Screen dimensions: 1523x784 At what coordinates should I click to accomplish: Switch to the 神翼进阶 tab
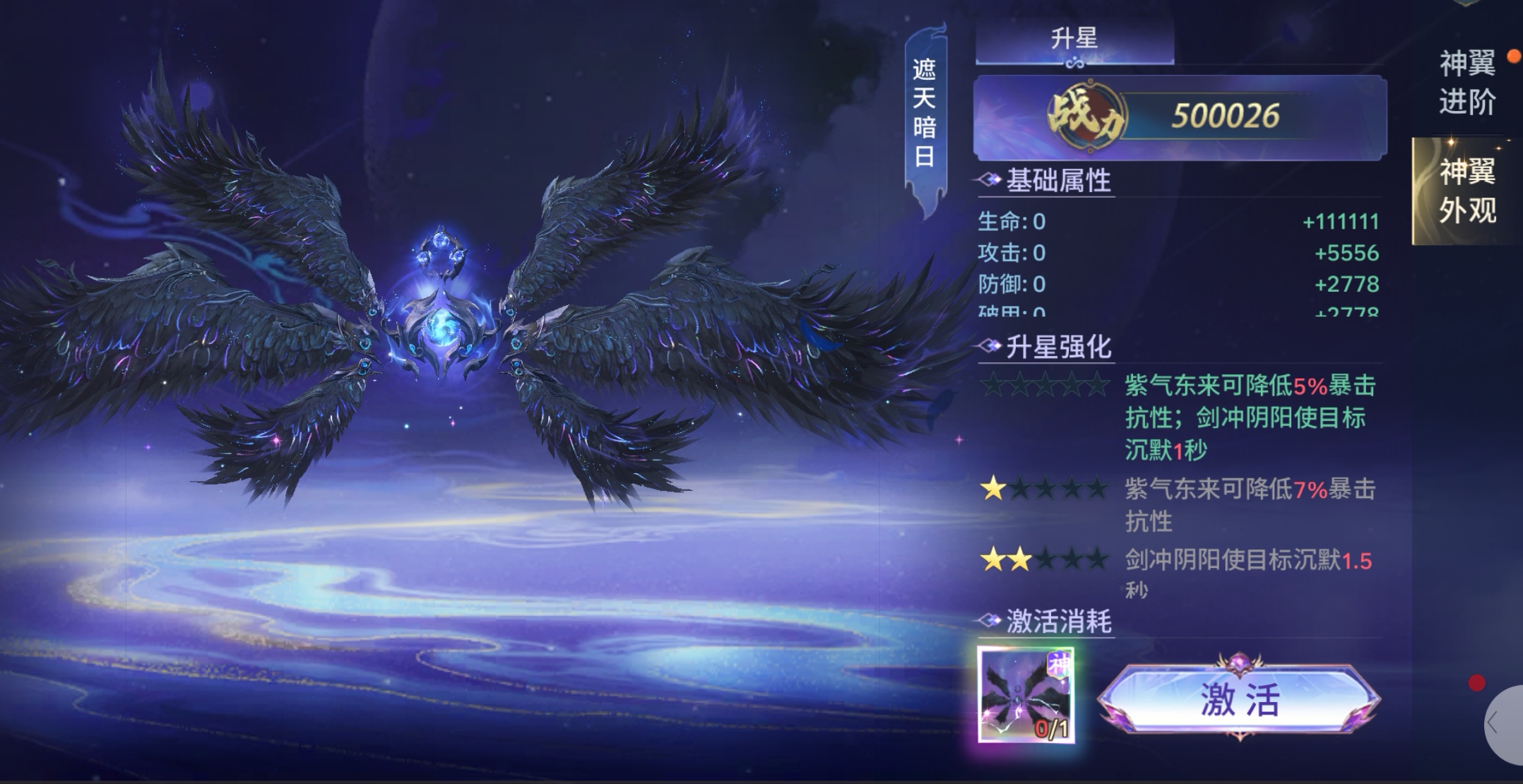pos(1467,83)
